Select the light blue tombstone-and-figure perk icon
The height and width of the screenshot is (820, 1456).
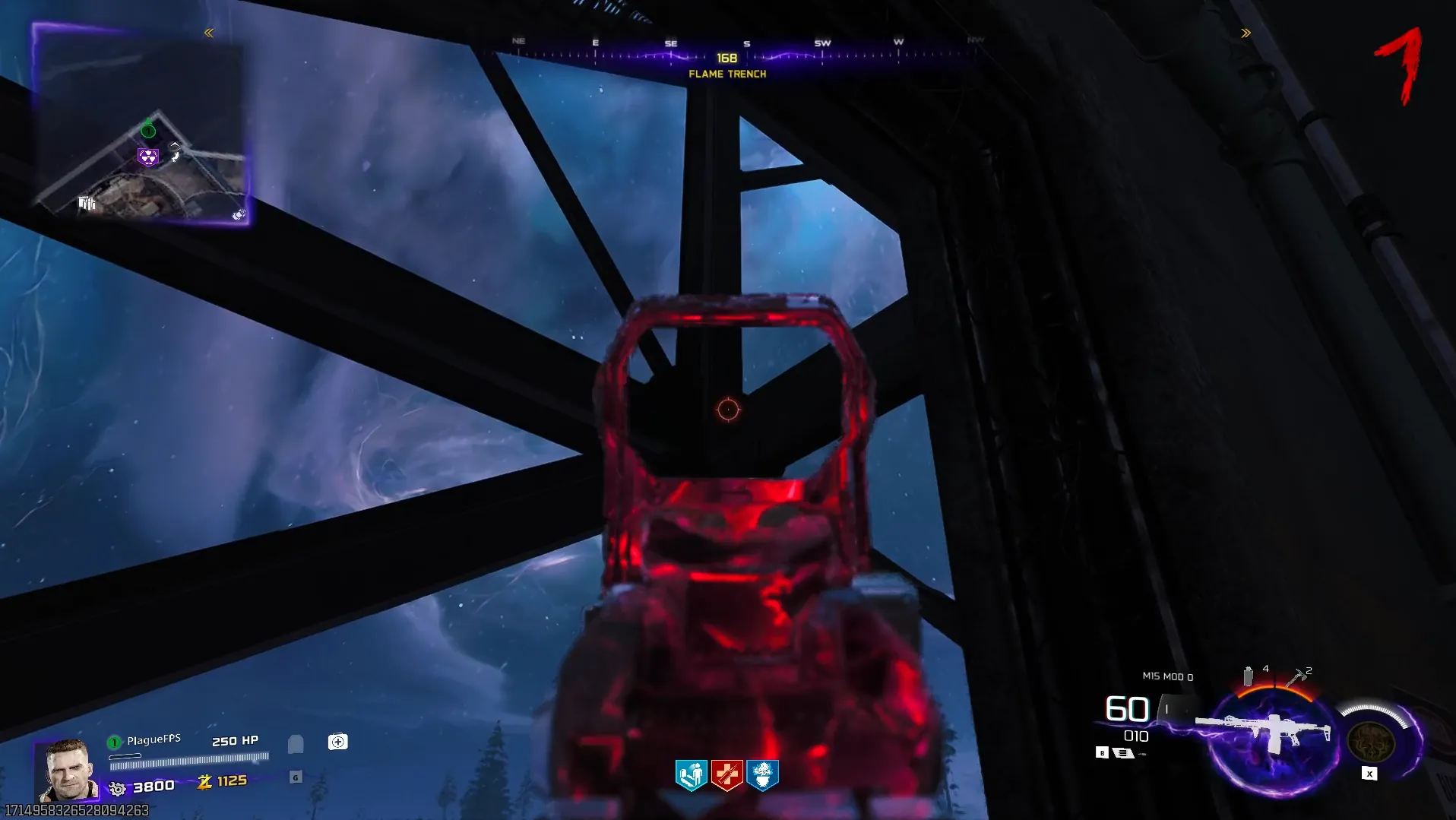(x=692, y=775)
